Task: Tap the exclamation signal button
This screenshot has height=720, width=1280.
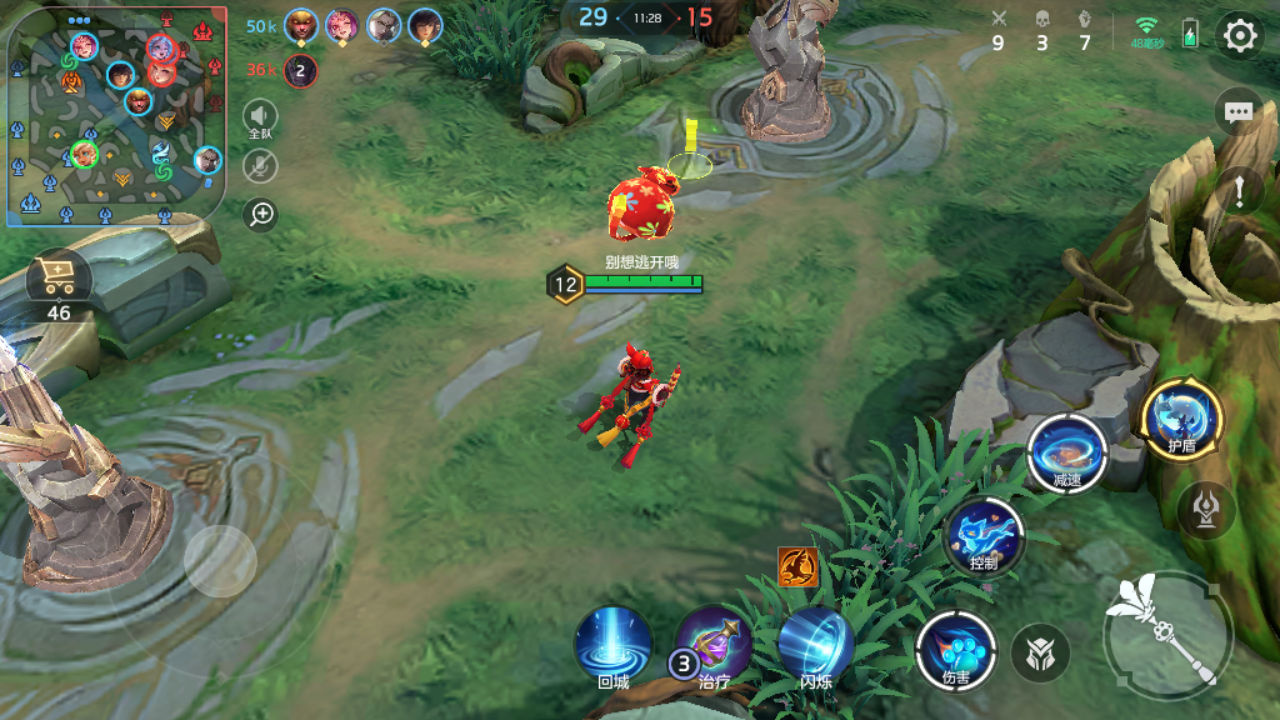Action: click(1239, 190)
